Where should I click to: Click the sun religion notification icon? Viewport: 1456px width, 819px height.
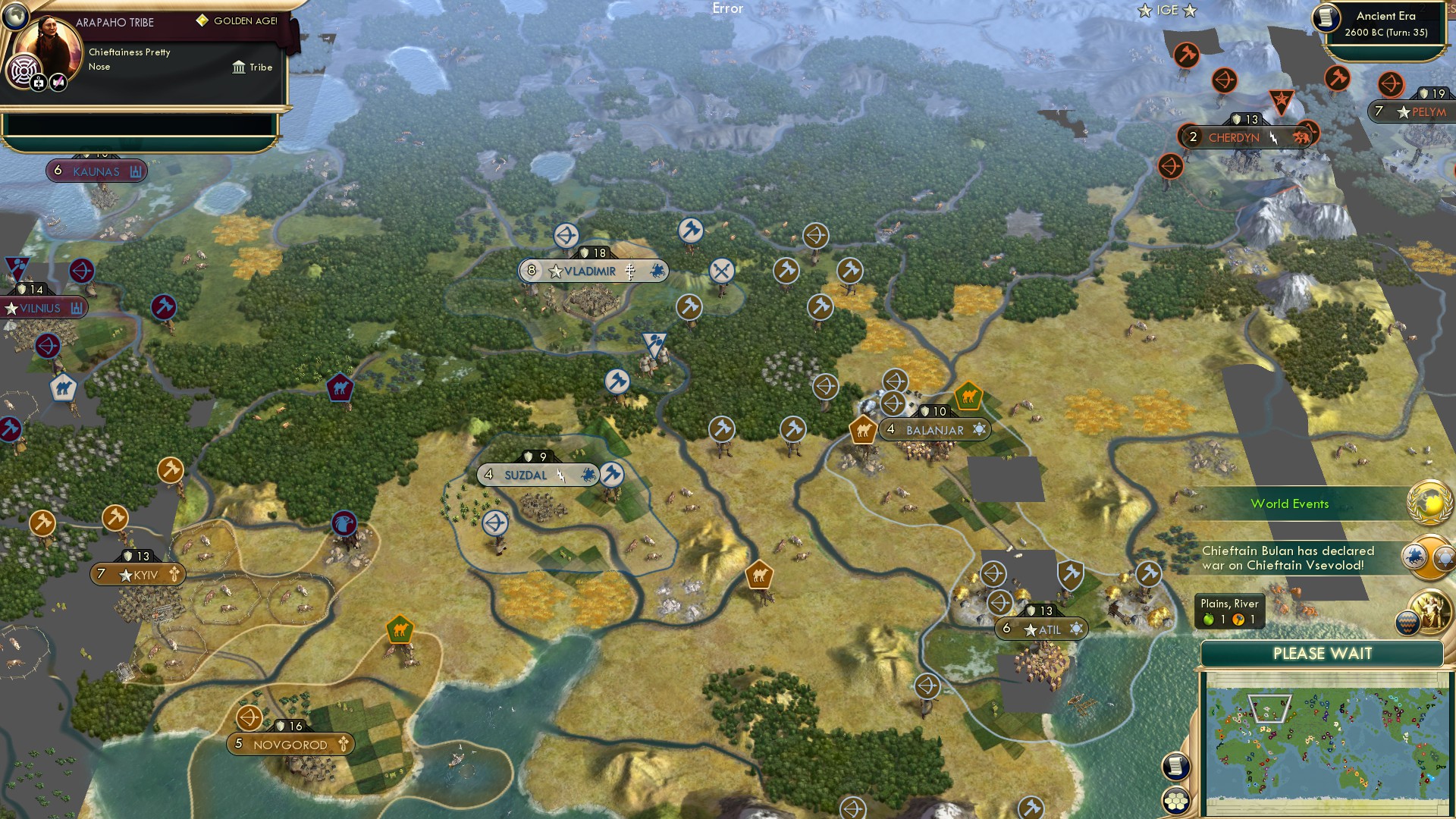[x=1443, y=558]
